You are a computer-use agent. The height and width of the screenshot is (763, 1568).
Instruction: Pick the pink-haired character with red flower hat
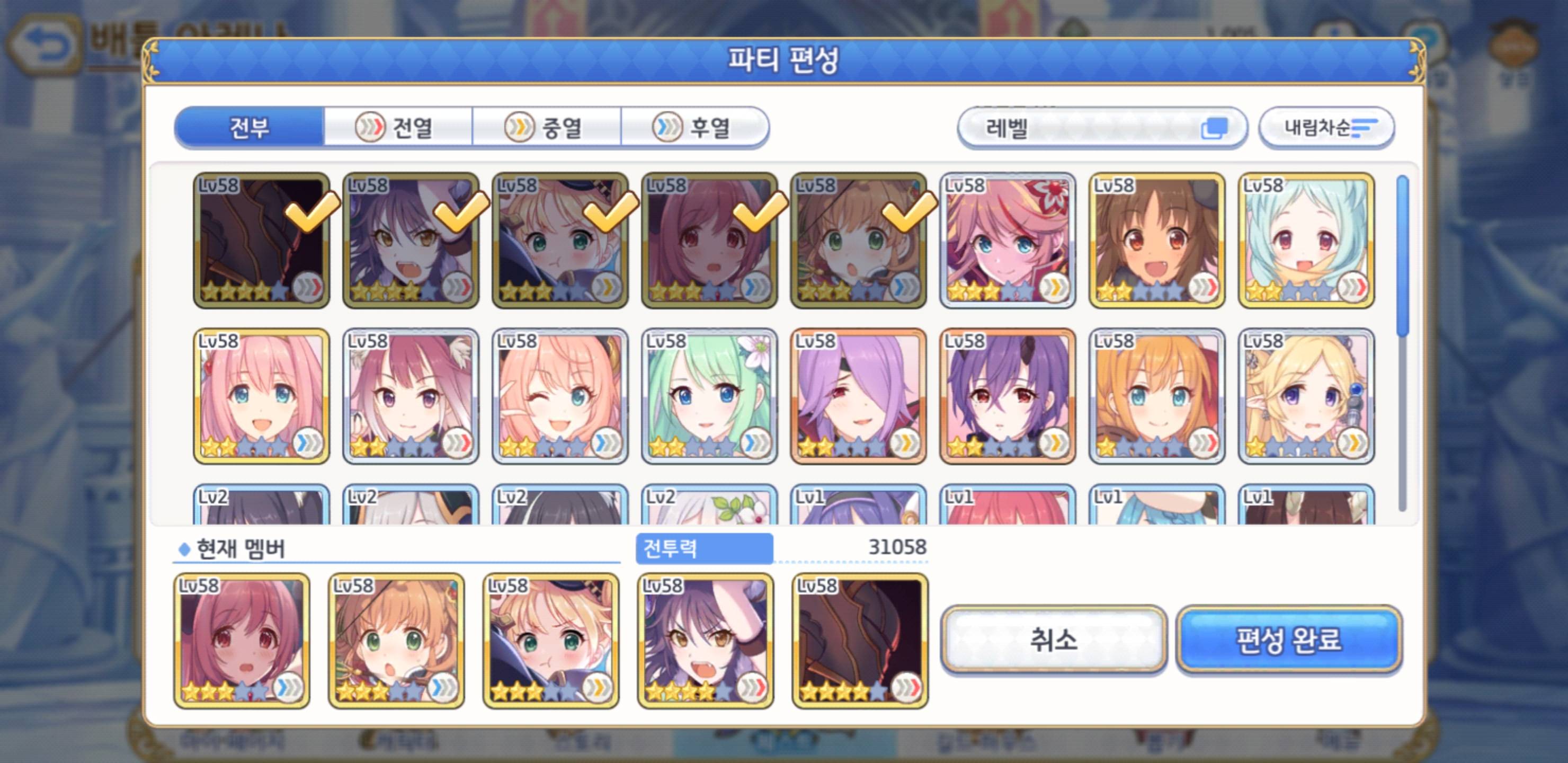click(1008, 241)
